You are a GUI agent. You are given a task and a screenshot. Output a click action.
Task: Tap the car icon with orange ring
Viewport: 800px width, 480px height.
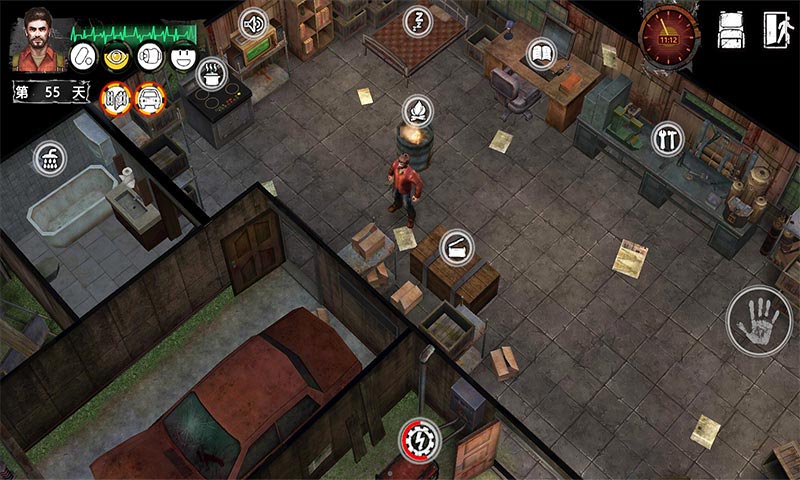pos(149,98)
